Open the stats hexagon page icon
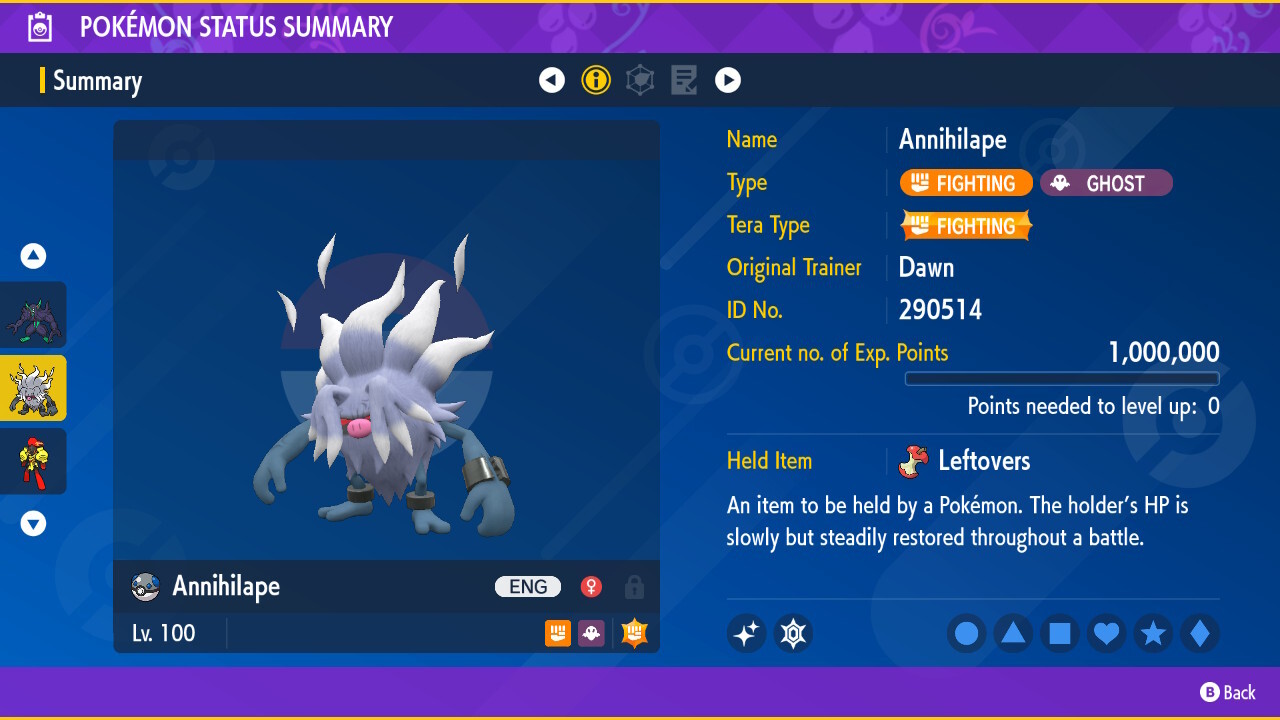Viewport: 1280px width, 720px height. tap(640, 80)
